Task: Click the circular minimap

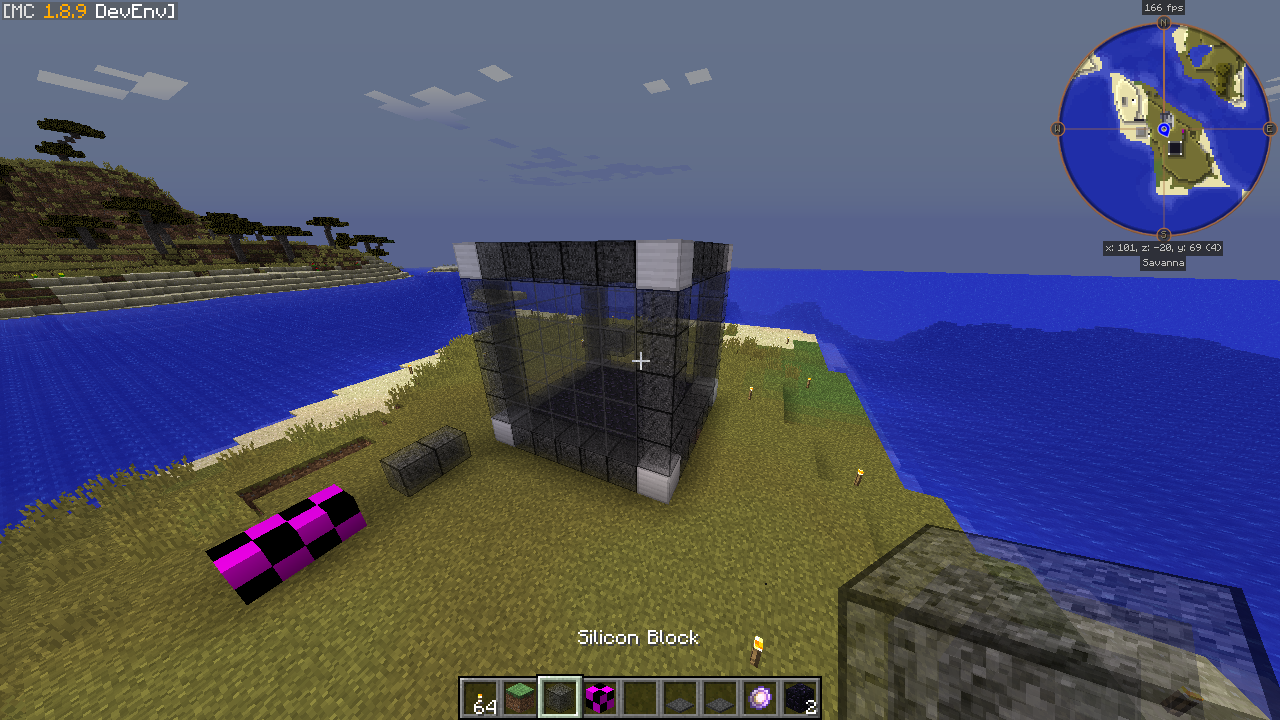Action: [x=1164, y=129]
